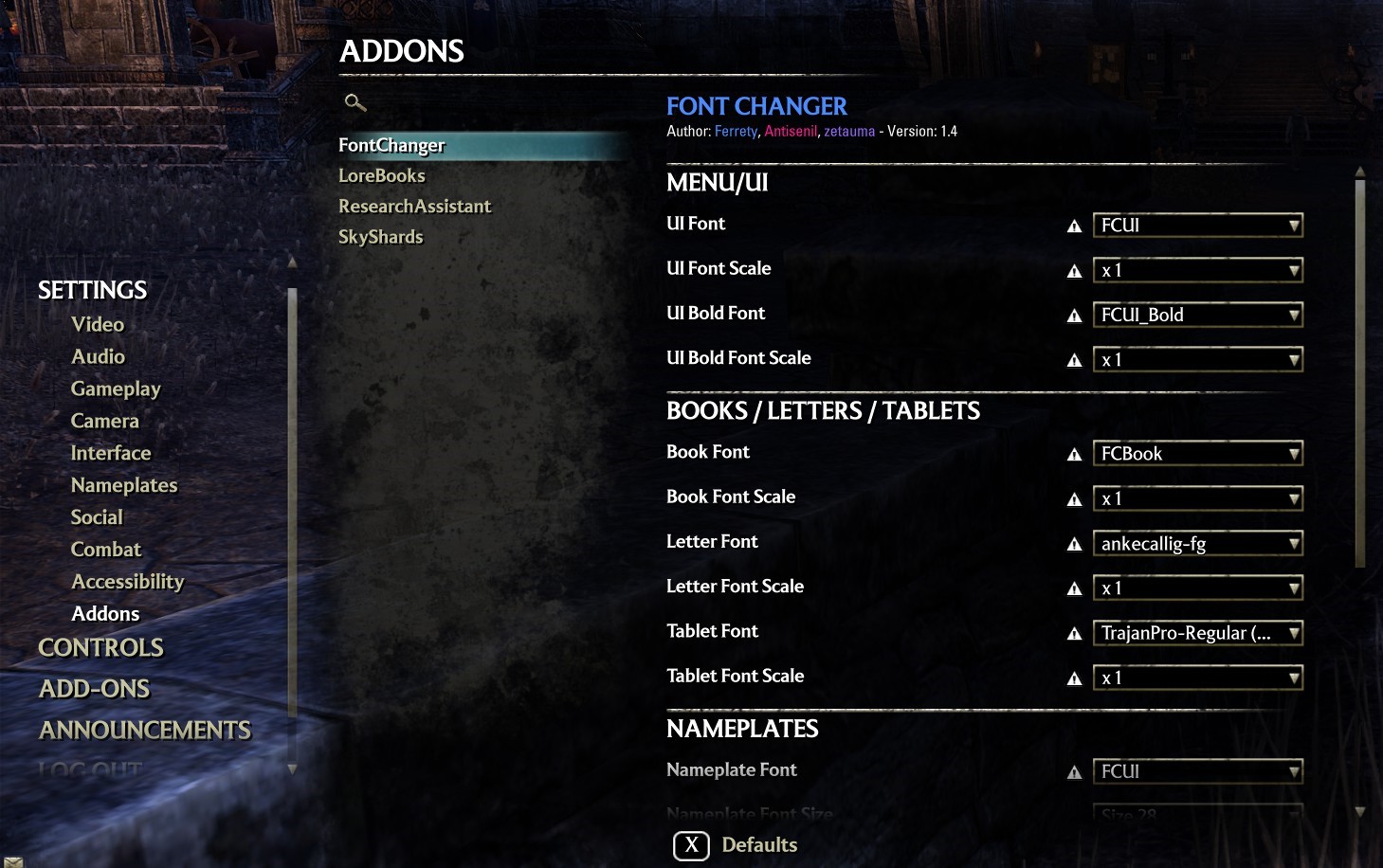Go to the Audio settings
The image size is (1383, 868).
[98, 356]
